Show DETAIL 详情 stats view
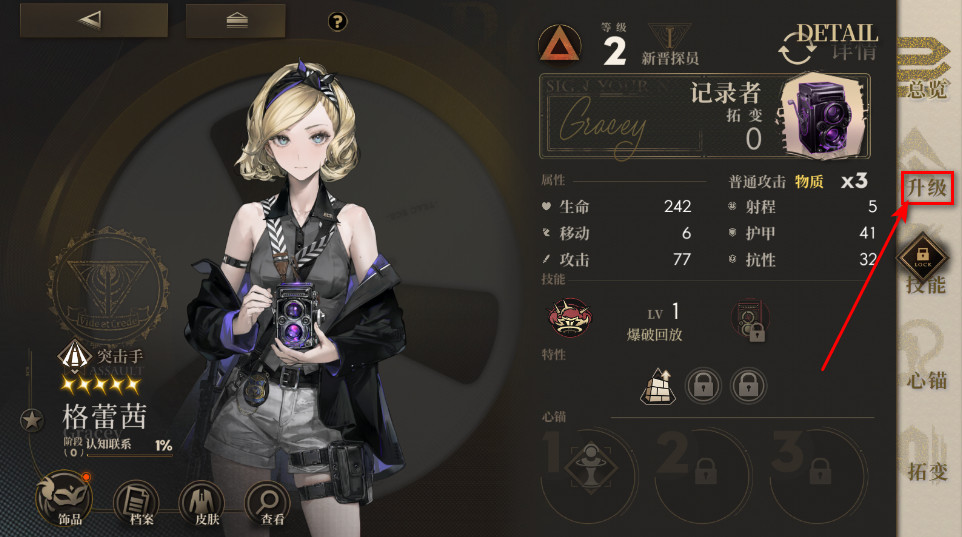Viewport: 962px width, 537px height. click(832, 42)
